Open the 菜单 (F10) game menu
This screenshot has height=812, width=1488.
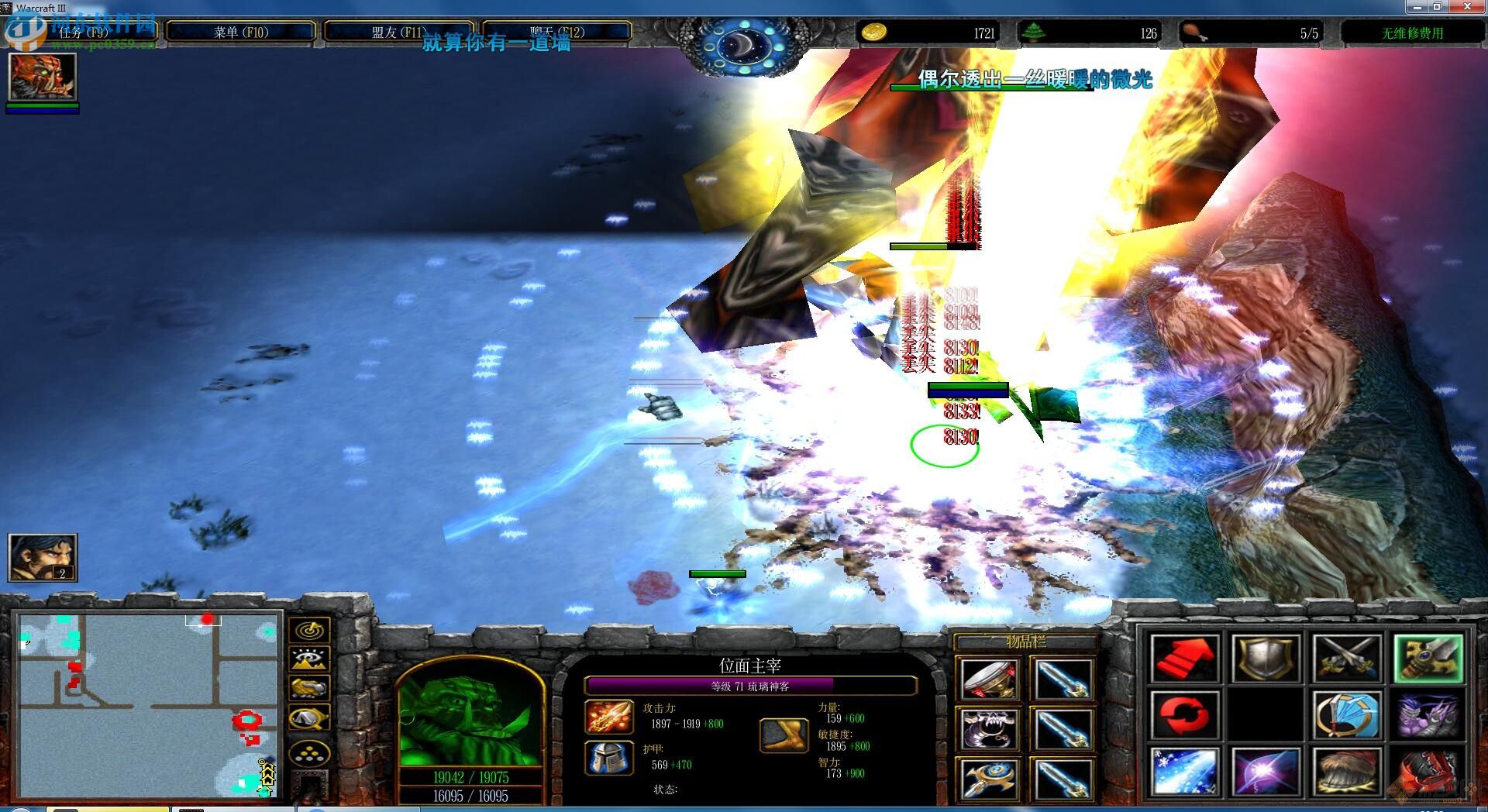(x=241, y=33)
